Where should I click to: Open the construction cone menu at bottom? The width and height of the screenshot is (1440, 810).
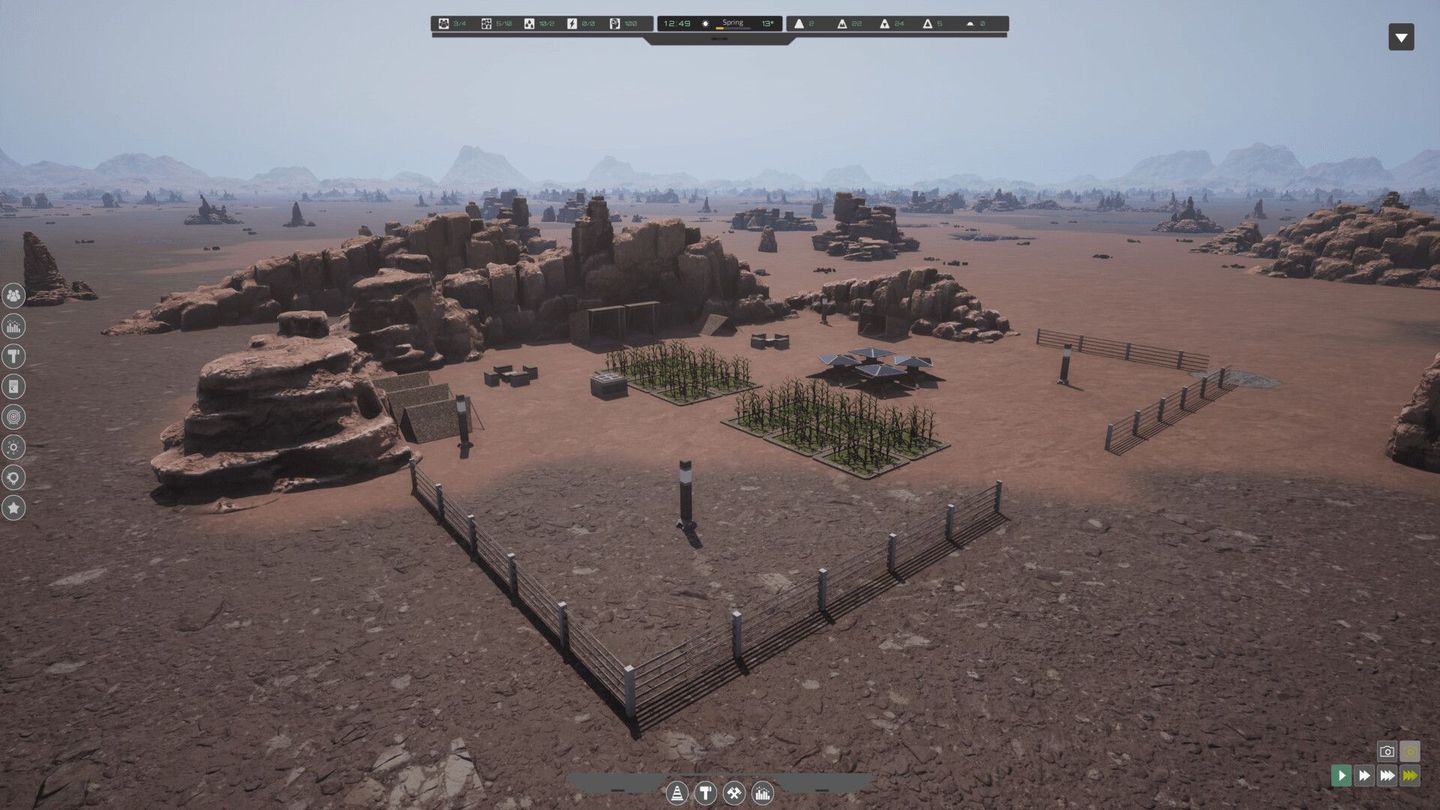coord(678,793)
